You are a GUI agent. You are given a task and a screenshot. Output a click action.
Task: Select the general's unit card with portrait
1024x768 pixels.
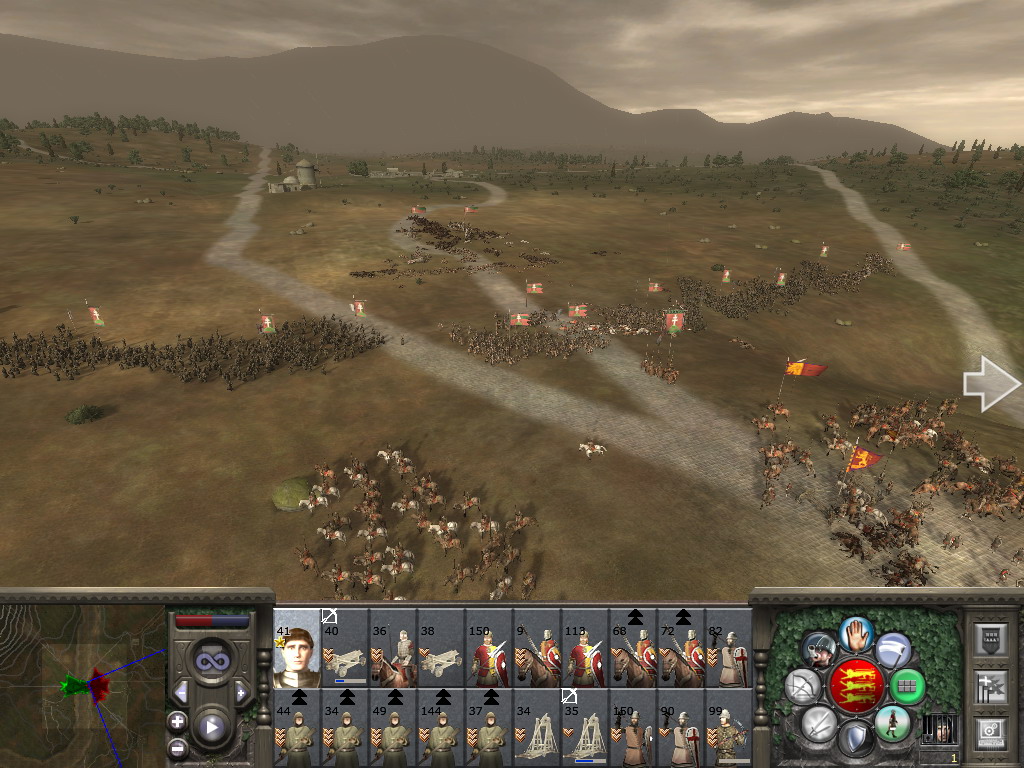click(x=296, y=648)
